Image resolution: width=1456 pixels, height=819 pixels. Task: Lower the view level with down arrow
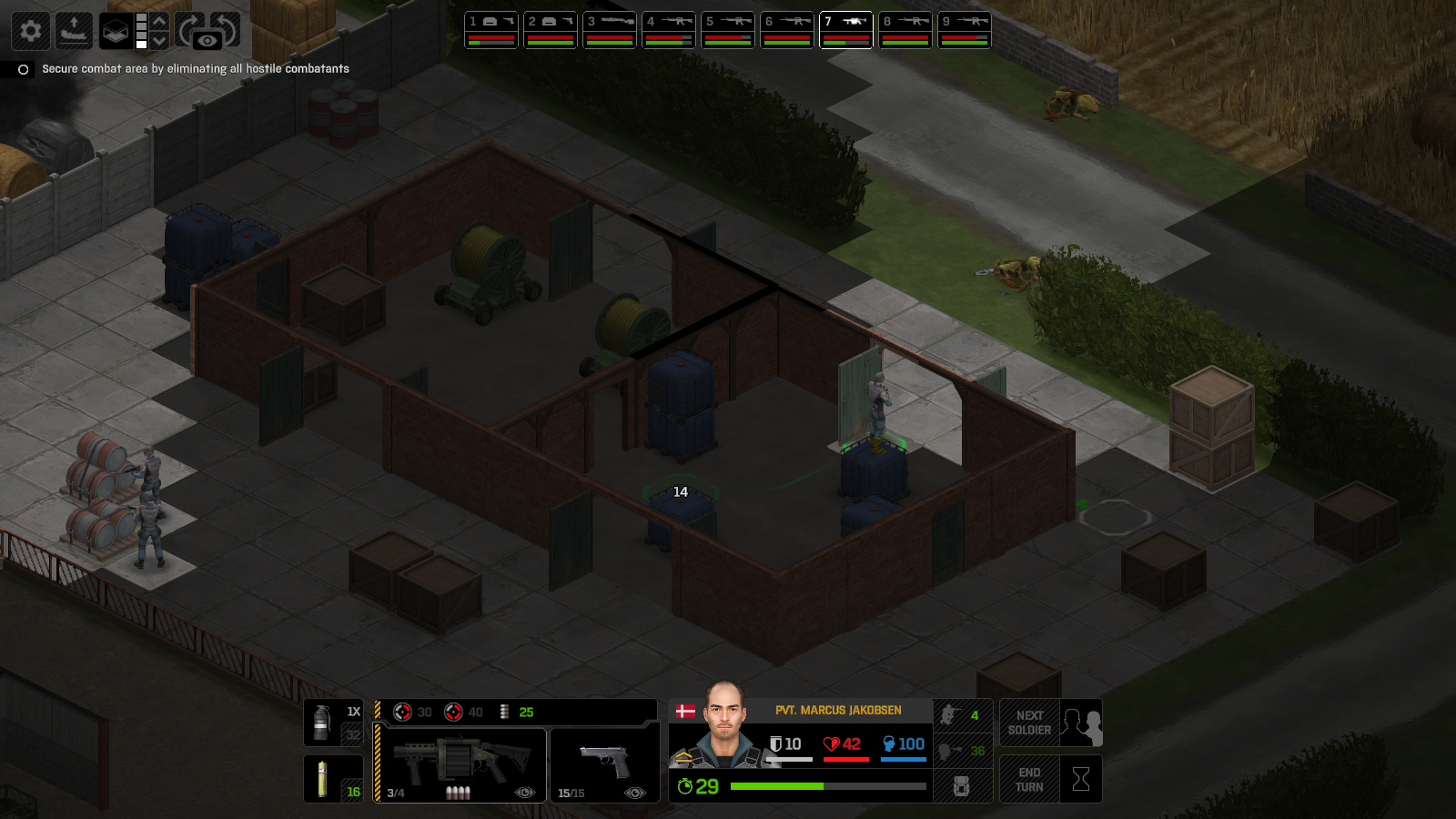pos(159,41)
